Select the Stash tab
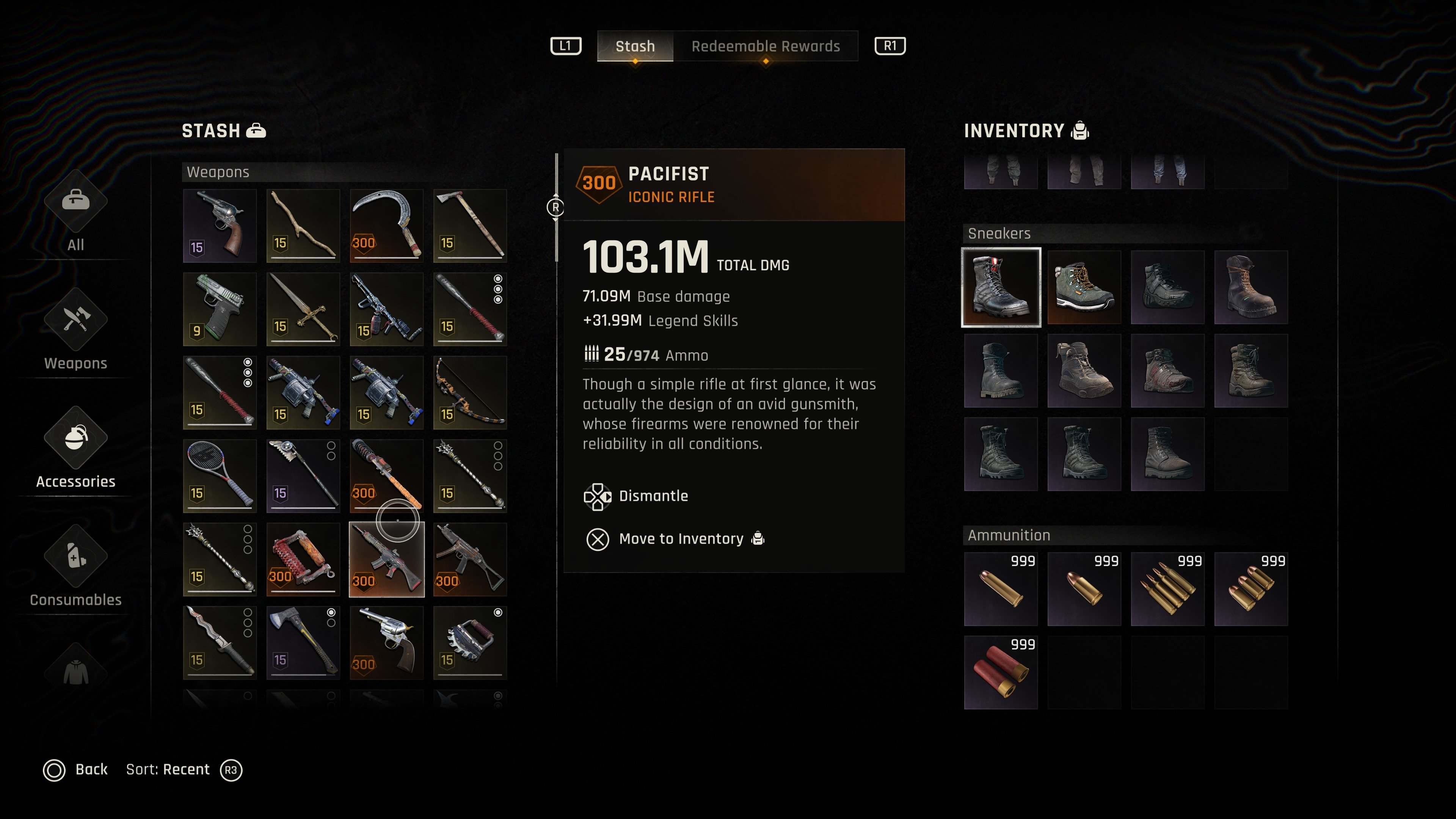The height and width of the screenshot is (819, 1456). [x=635, y=46]
